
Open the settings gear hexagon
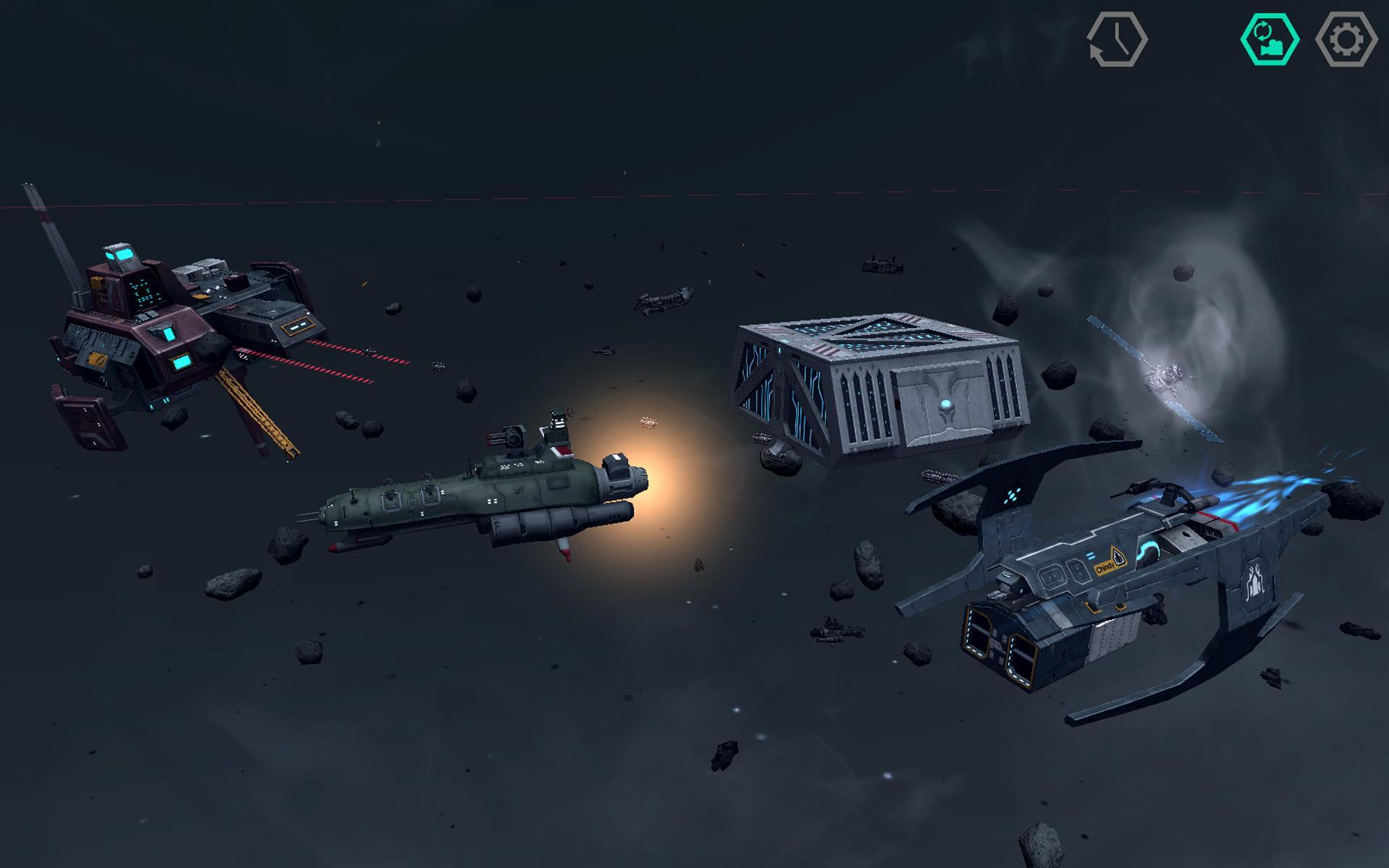pyautogui.click(x=1346, y=40)
